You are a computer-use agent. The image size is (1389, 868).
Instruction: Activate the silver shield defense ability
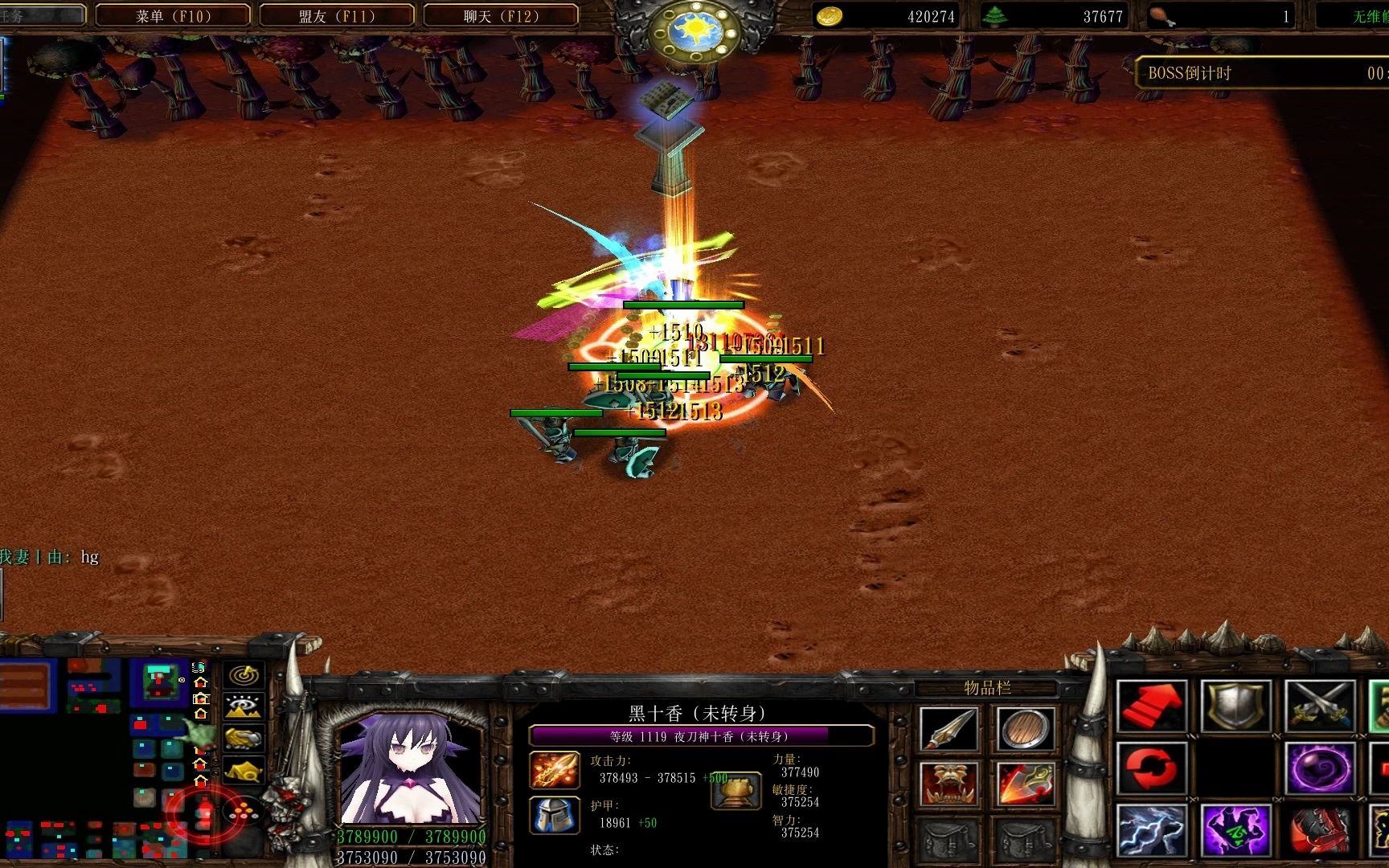(x=1238, y=706)
